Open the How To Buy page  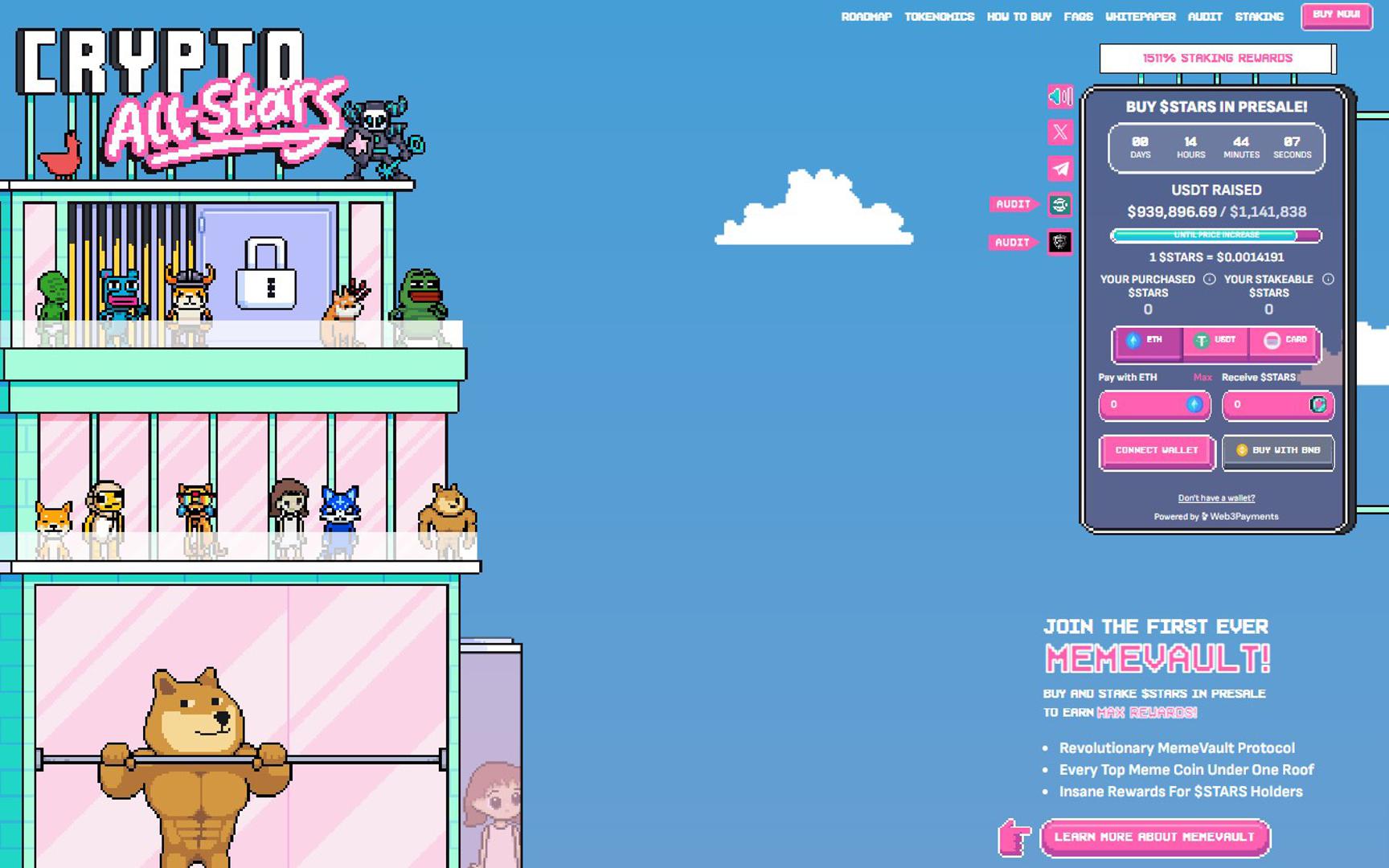coord(1018,17)
